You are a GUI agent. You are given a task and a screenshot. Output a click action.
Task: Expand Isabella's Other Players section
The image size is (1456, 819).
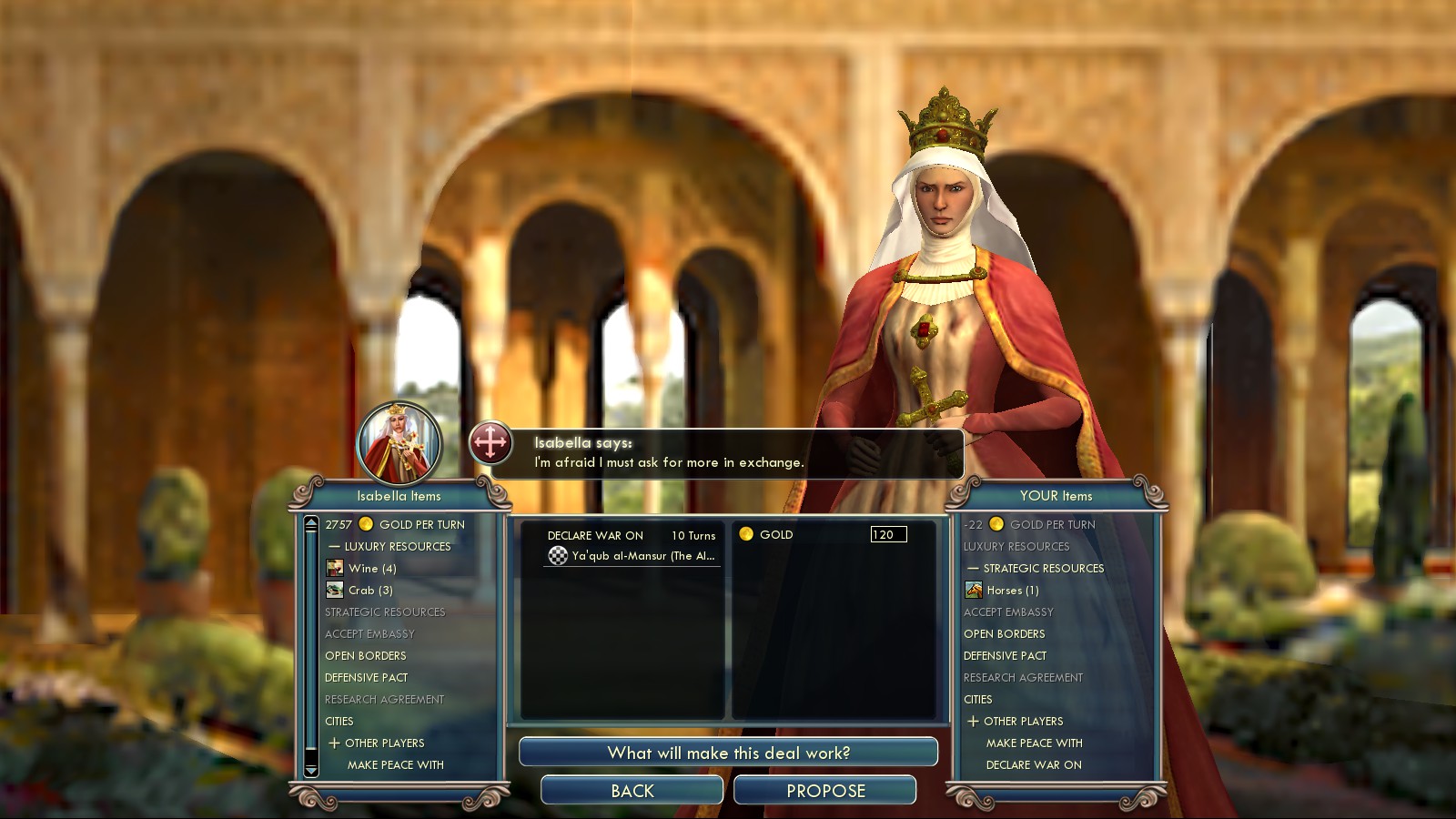(384, 743)
